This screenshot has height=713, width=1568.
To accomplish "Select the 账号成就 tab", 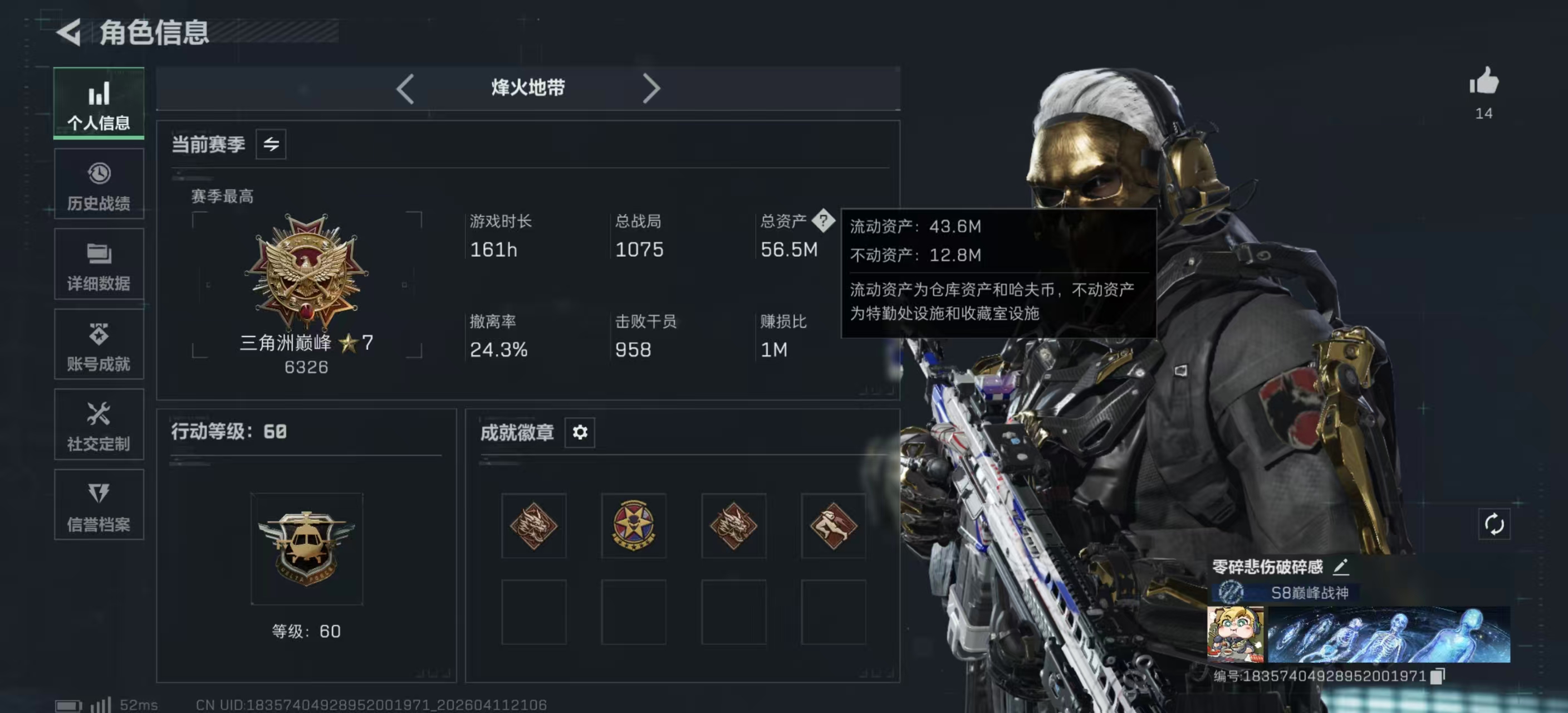I will (x=99, y=345).
